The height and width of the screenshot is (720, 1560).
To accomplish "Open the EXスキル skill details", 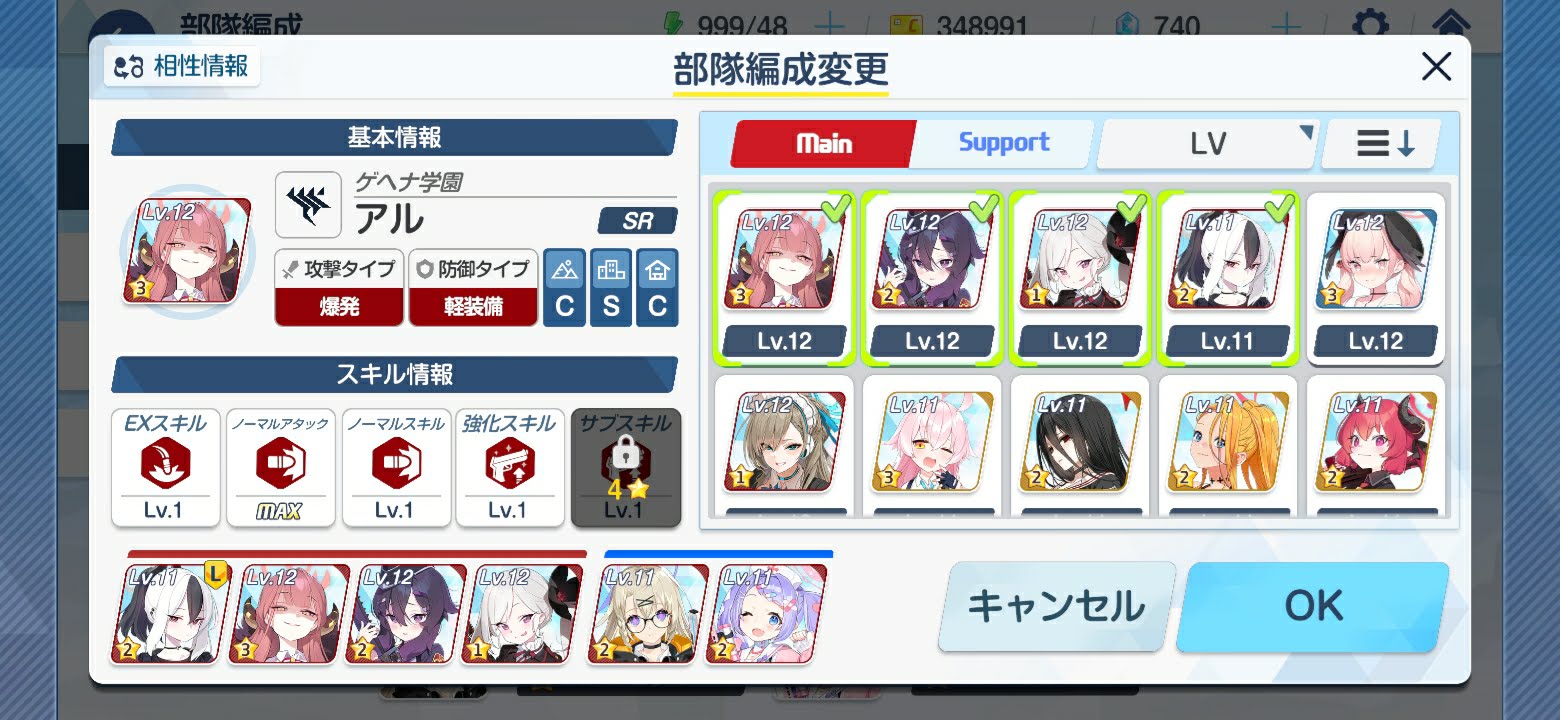I will (165, 468).
